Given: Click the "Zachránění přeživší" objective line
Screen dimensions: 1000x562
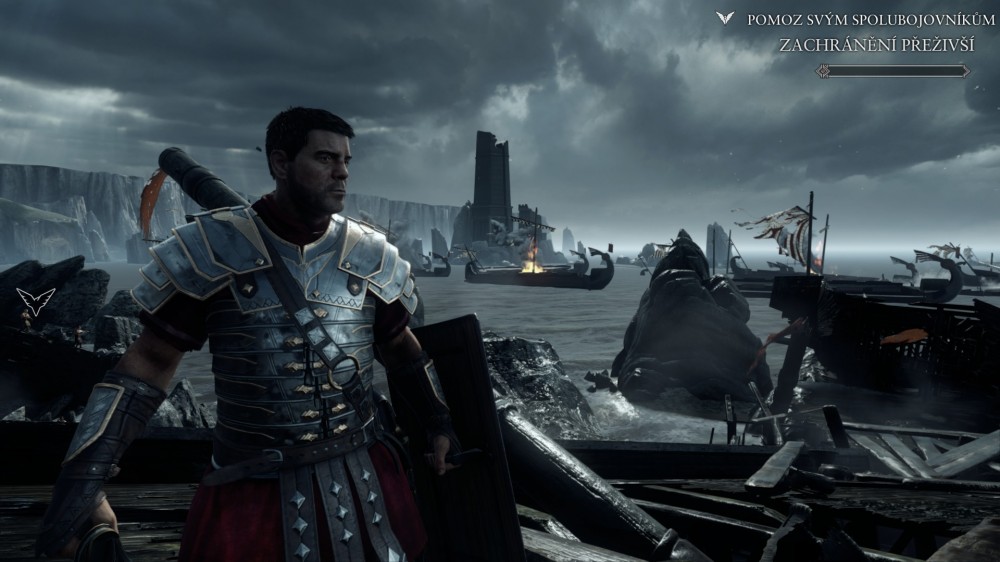Looking at the screenshot, I should click(x=879, y=45).
